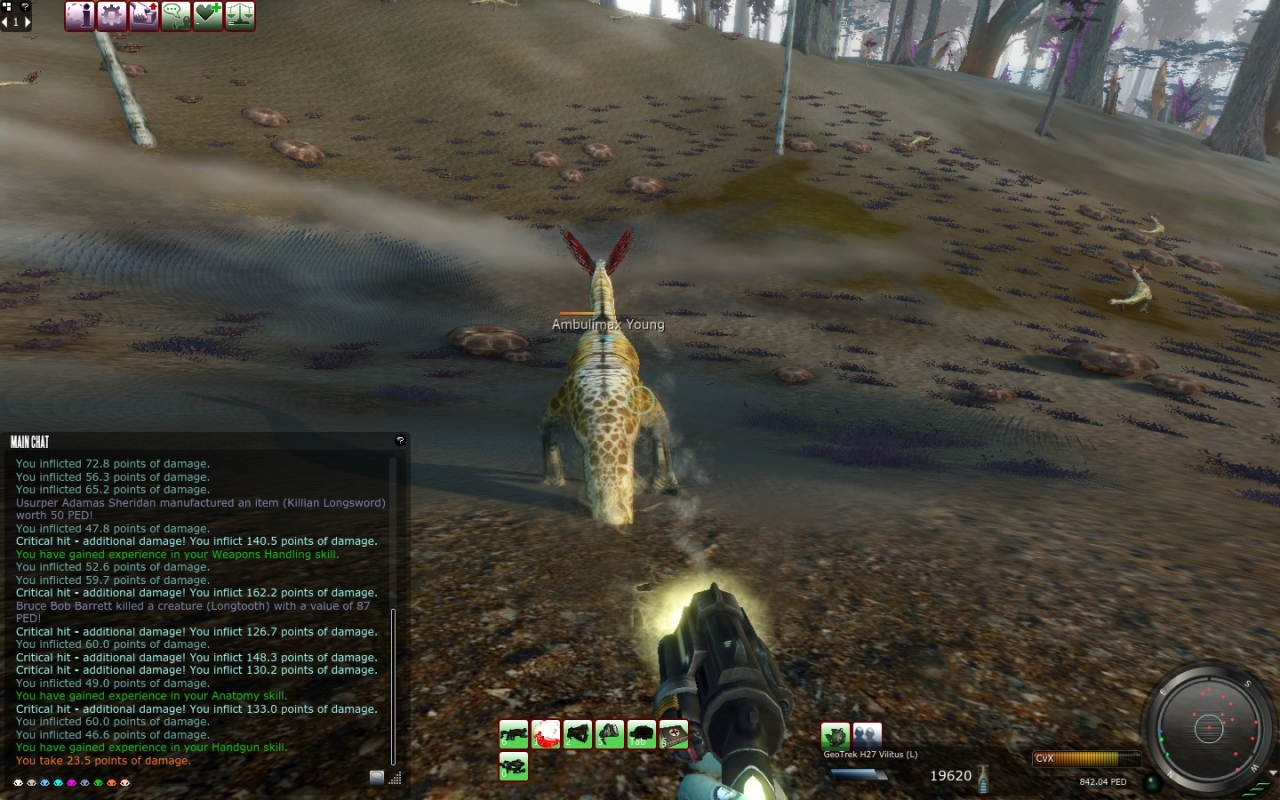
Task: Click the radar minimap
Action: coord(1209,727)
